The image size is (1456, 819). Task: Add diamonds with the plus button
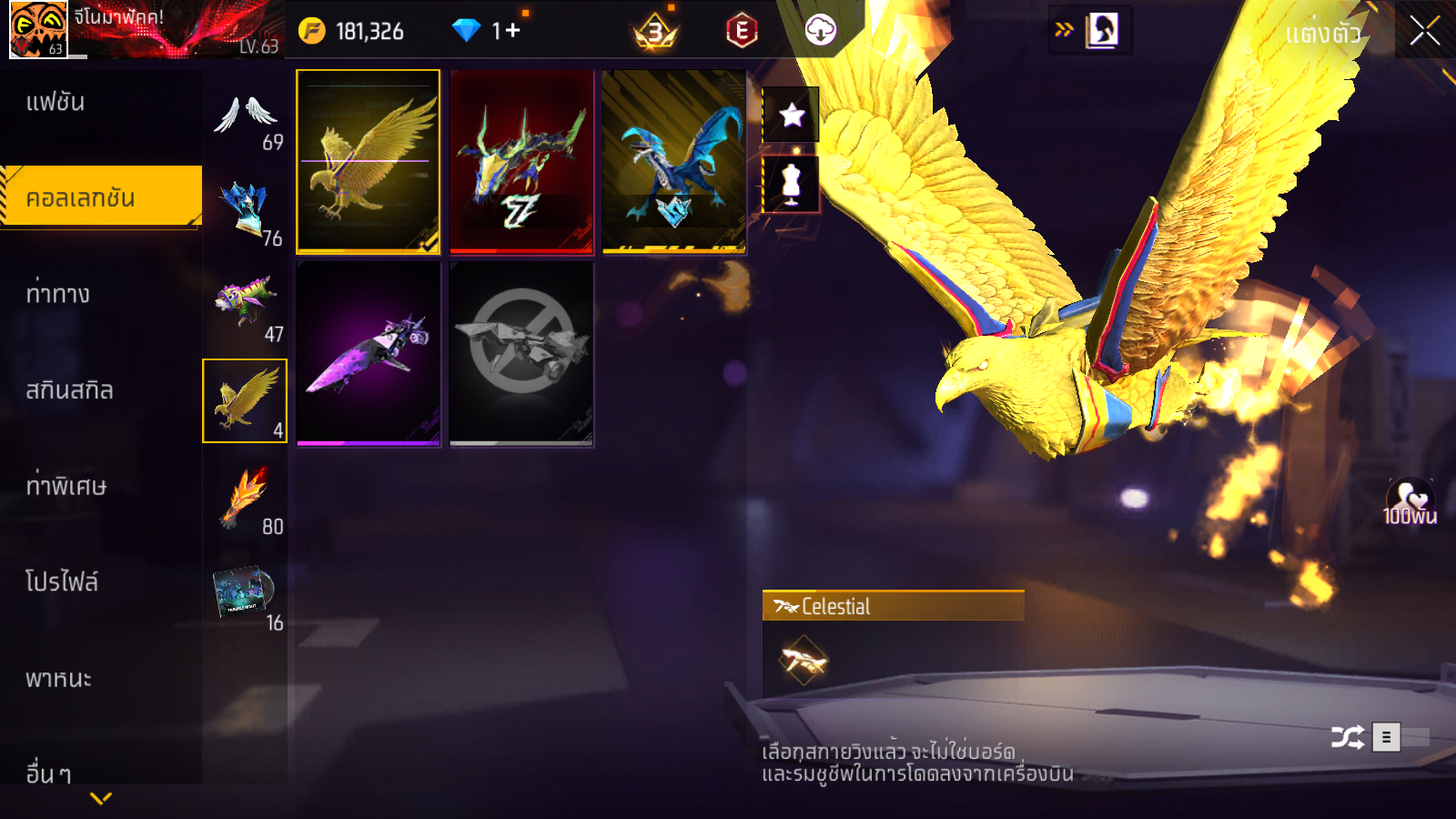[x=513, y=31]
